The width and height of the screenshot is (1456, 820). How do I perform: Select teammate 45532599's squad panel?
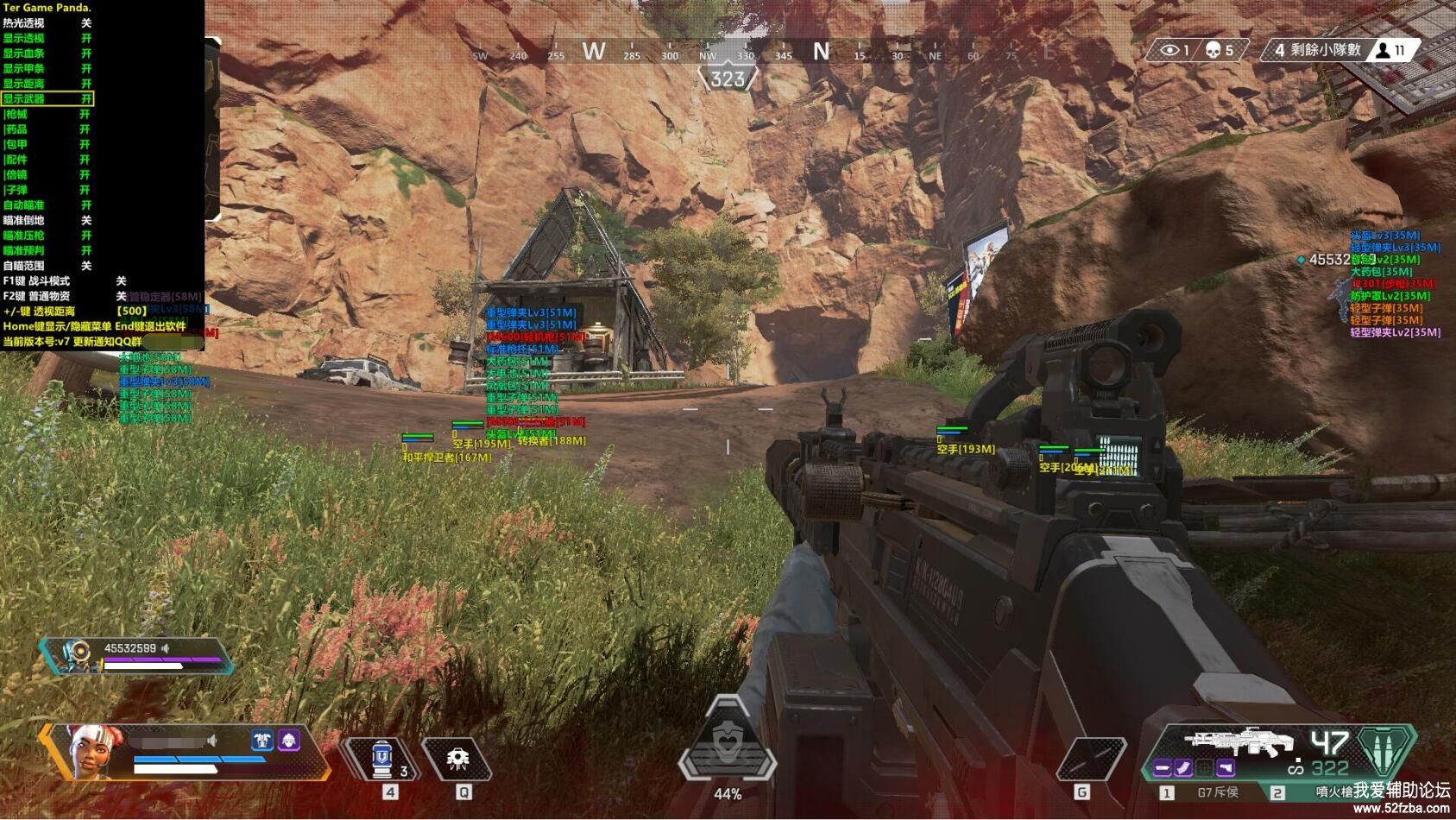(138, 655)
